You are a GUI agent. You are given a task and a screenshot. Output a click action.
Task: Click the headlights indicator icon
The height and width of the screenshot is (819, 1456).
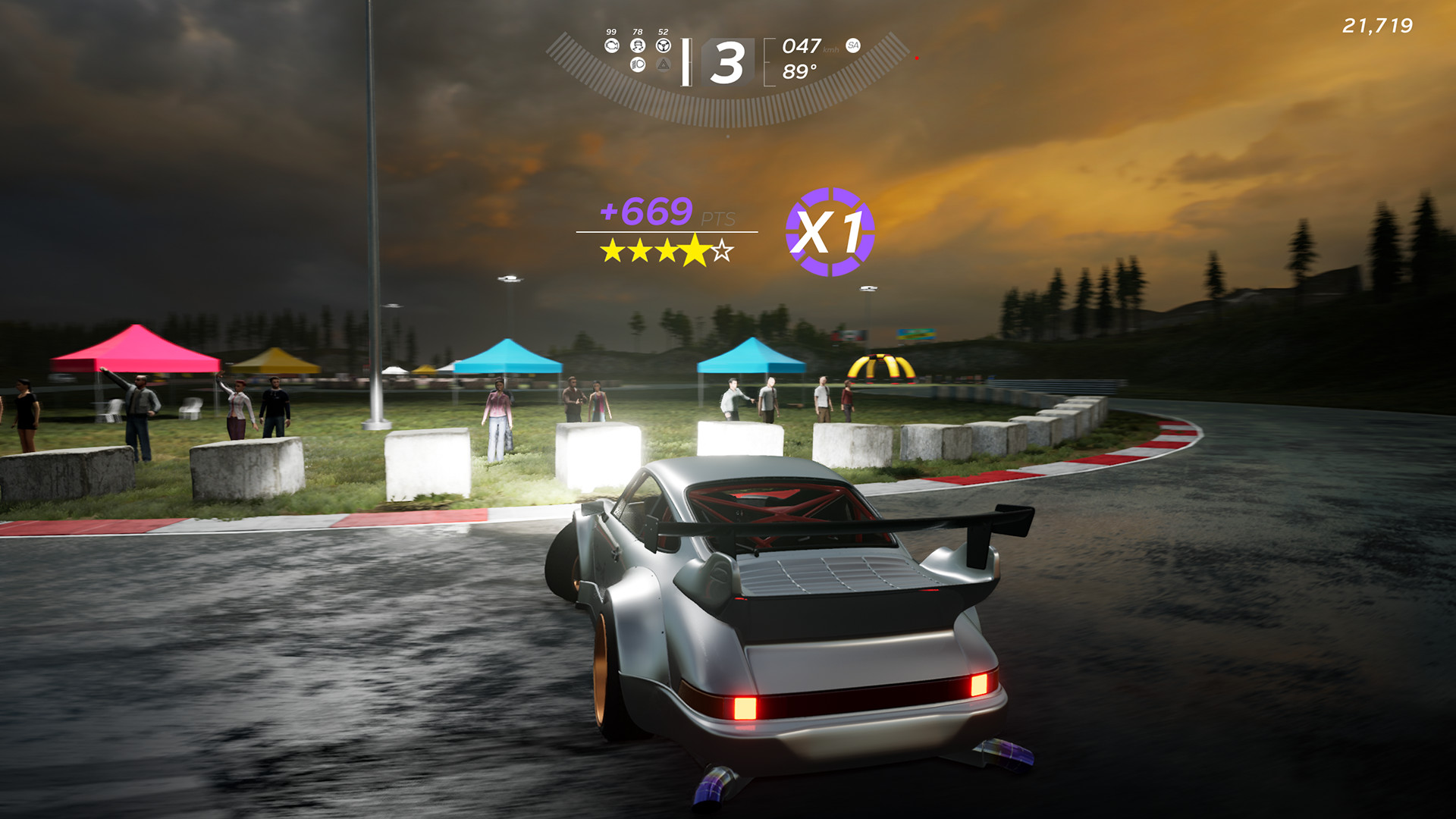point(637,64)
